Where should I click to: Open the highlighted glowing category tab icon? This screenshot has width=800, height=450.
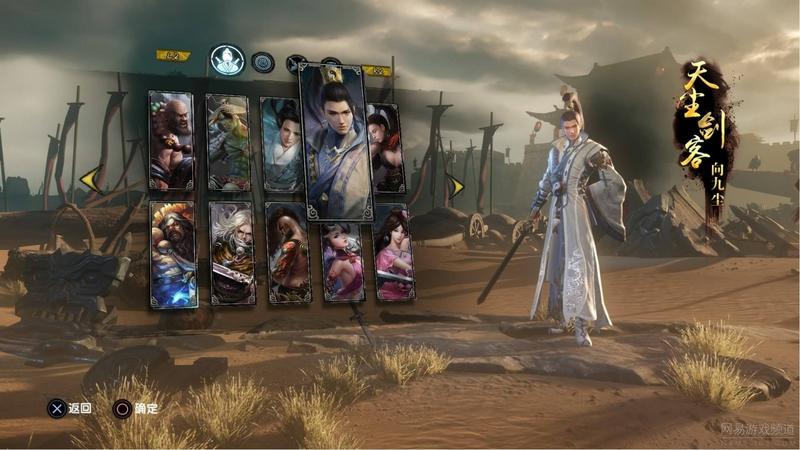point(226,59)
